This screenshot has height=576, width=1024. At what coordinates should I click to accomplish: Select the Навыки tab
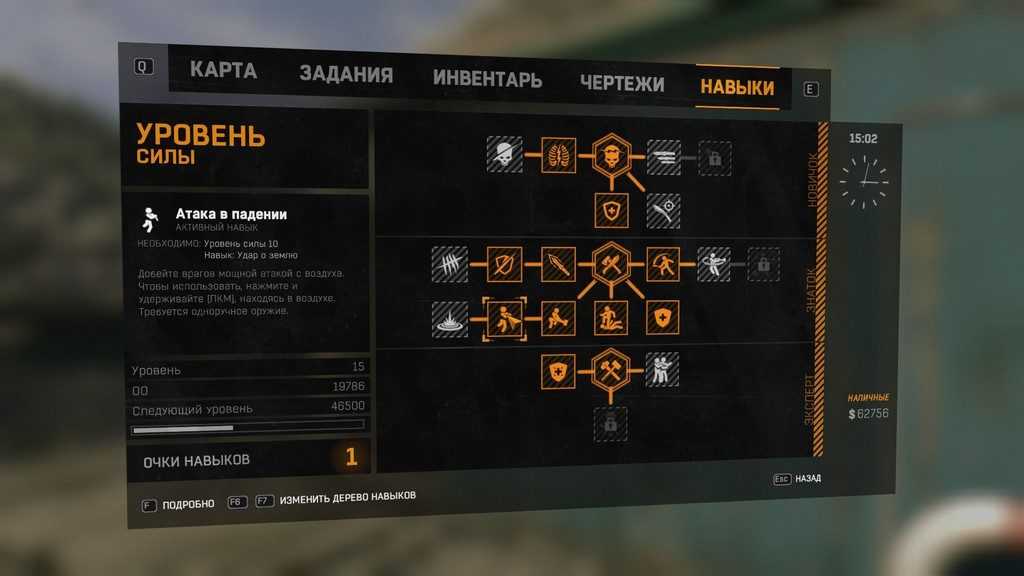pos(737,87)
